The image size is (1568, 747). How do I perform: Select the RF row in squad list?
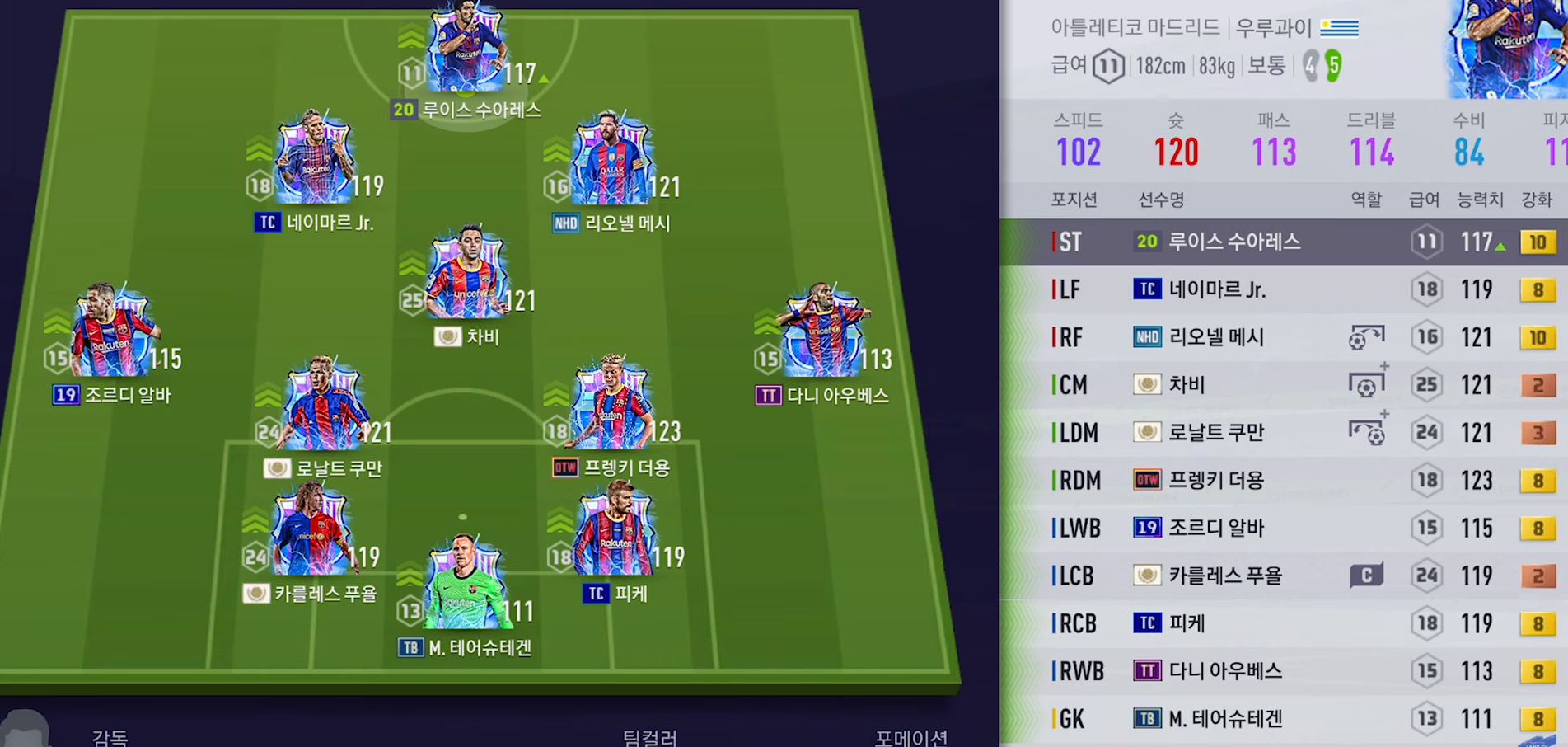pyautogui.click(x=1284, y=337)
